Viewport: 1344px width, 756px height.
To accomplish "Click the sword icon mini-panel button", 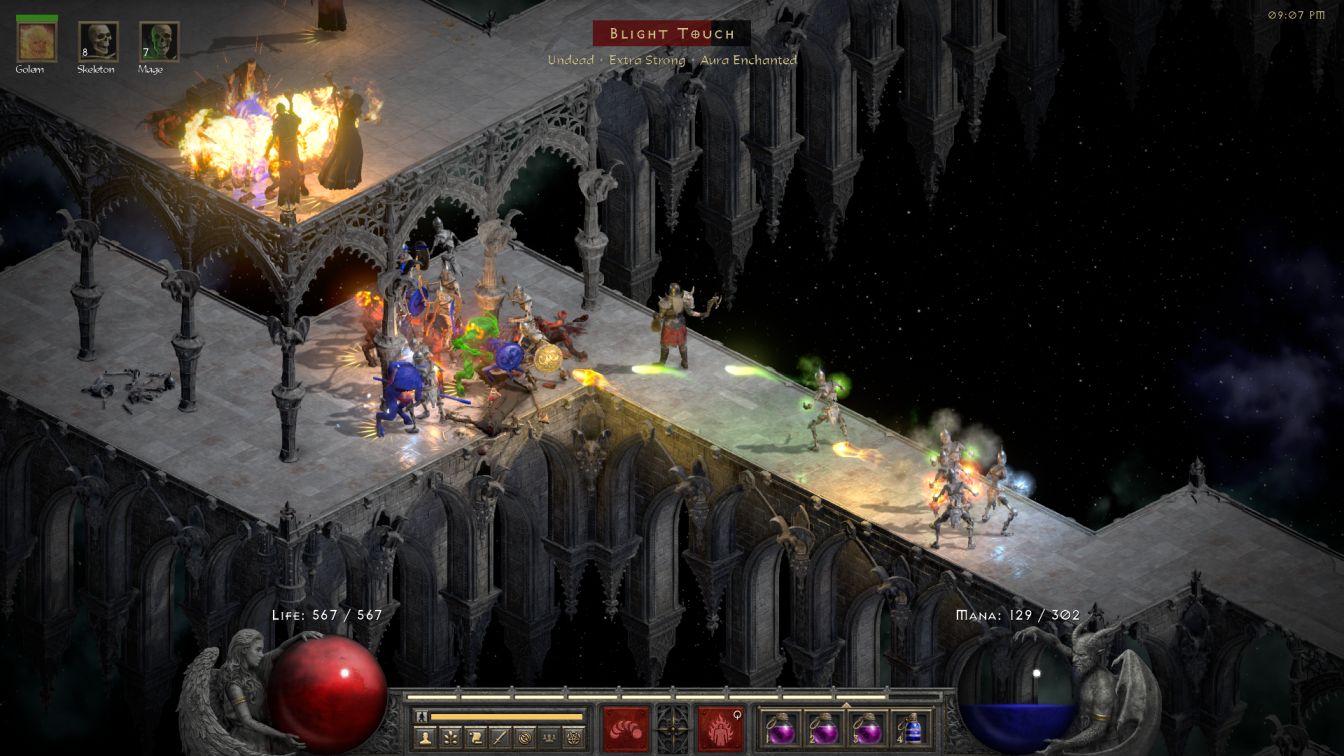I will (498, 738).
